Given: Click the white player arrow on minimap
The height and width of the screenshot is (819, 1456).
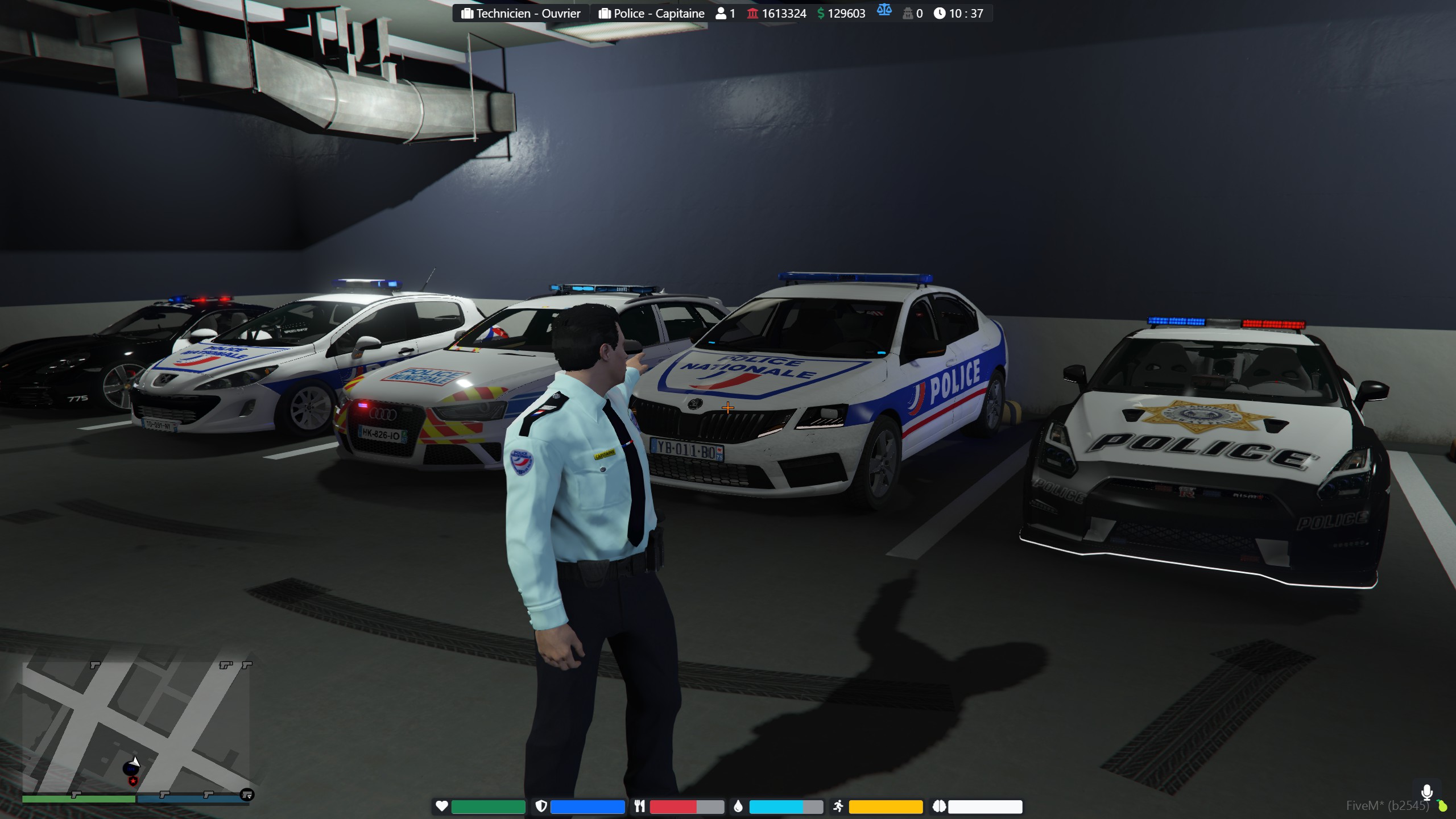Looking at the screenshot, I should click(135, 762).
